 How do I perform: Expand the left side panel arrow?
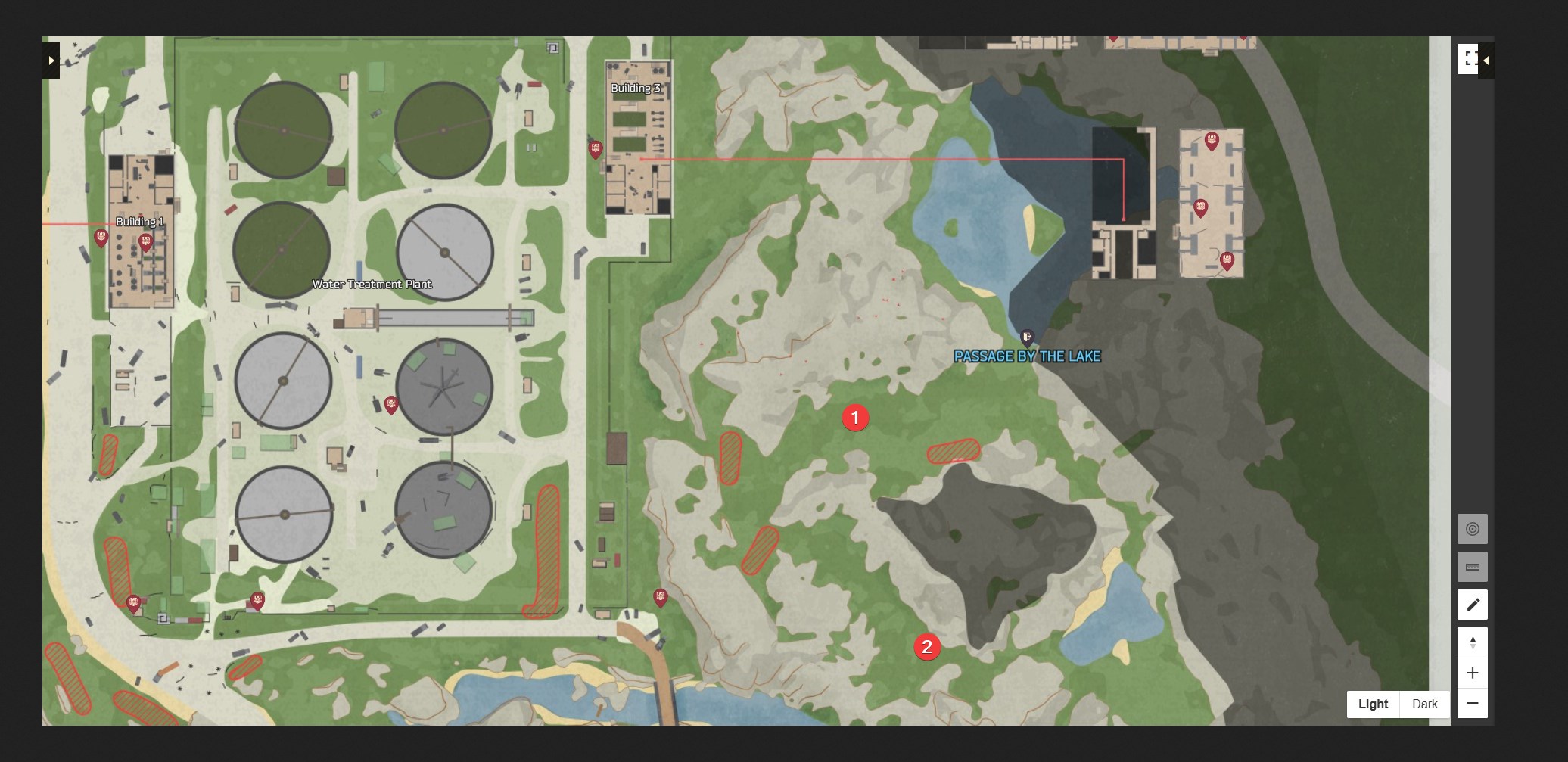(x=51, y=60)
